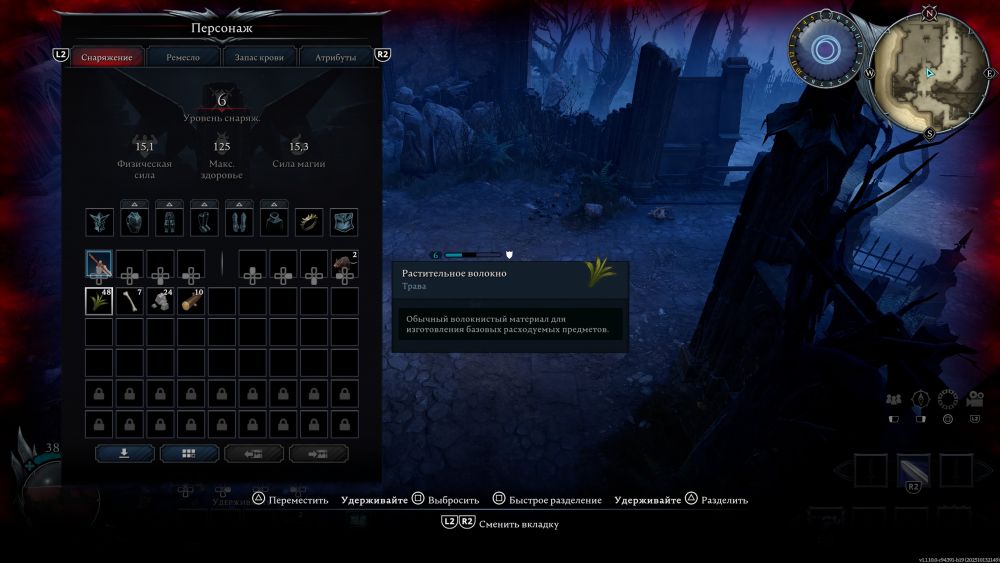Viewport: 1000px width, 563px height.
Task: Click the chest armor equipment slot
Action: coord(134,222)
